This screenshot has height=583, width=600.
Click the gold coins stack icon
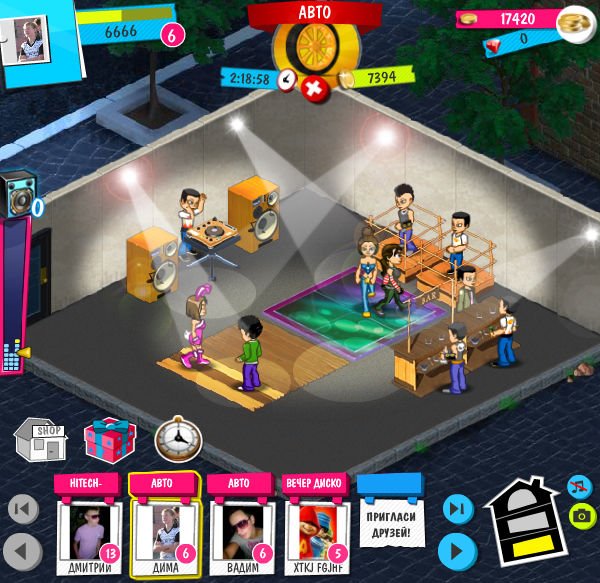(574, 21)
